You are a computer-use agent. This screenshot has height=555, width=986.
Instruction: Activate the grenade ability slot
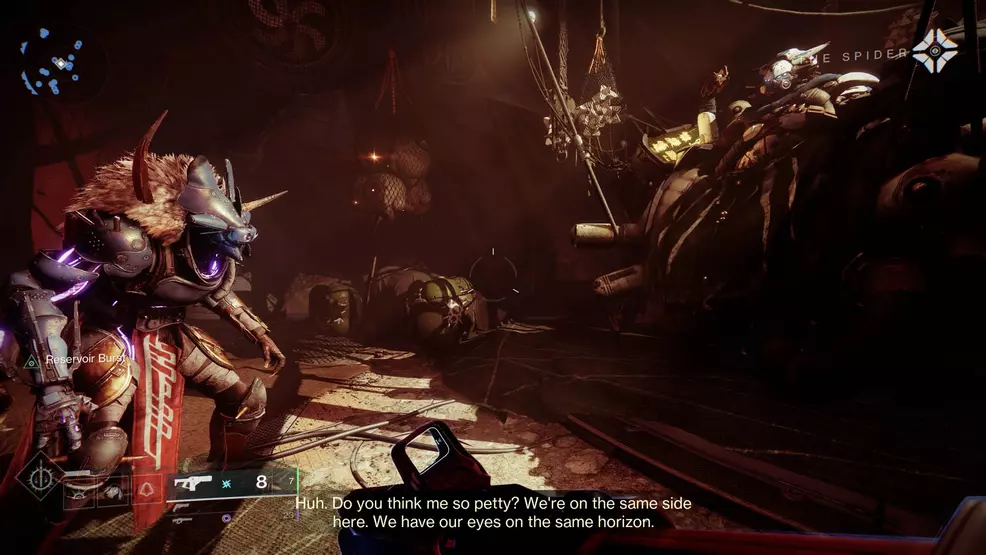click(x=81, y=489)
